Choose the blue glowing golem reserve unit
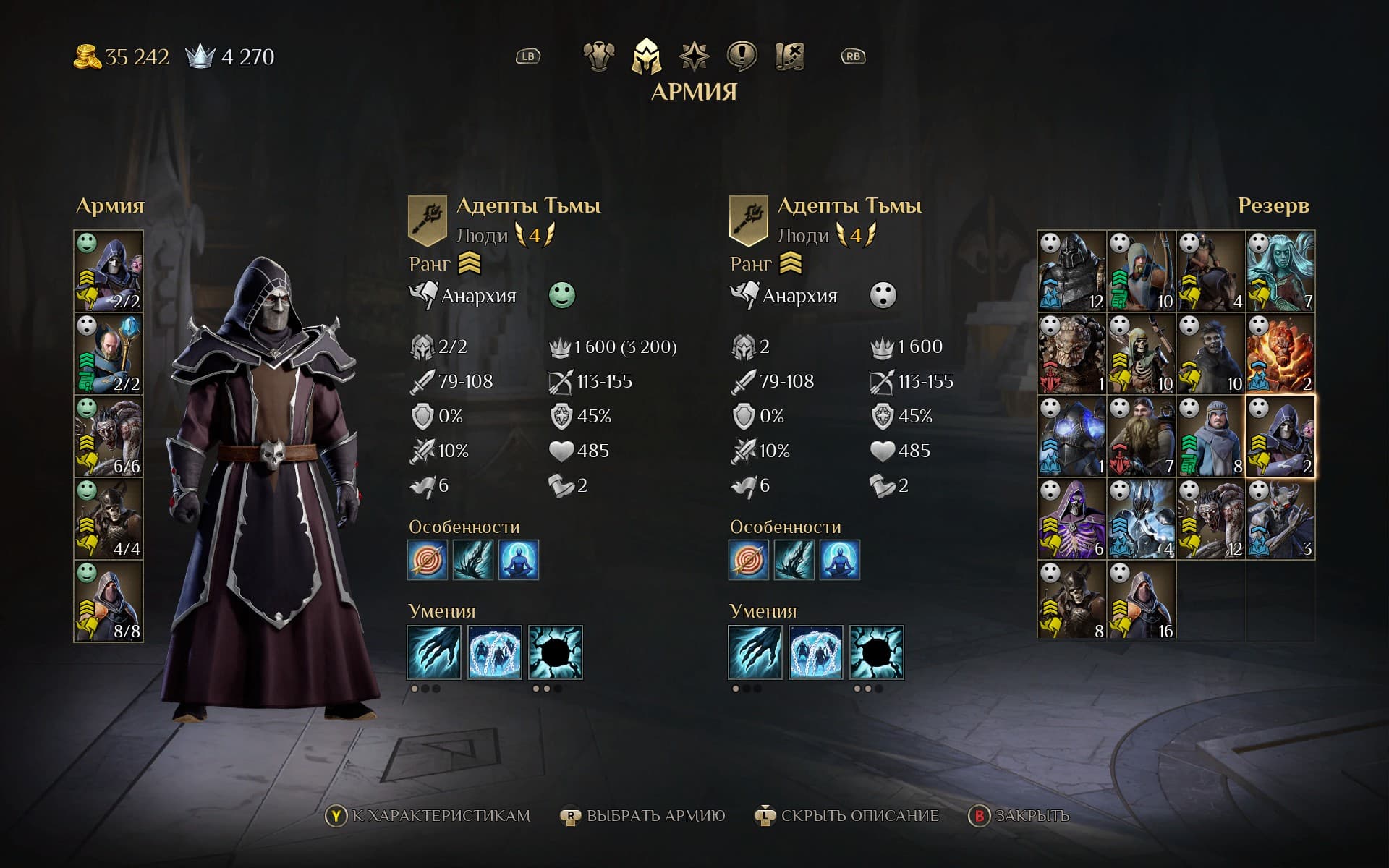 point(1071,436)
